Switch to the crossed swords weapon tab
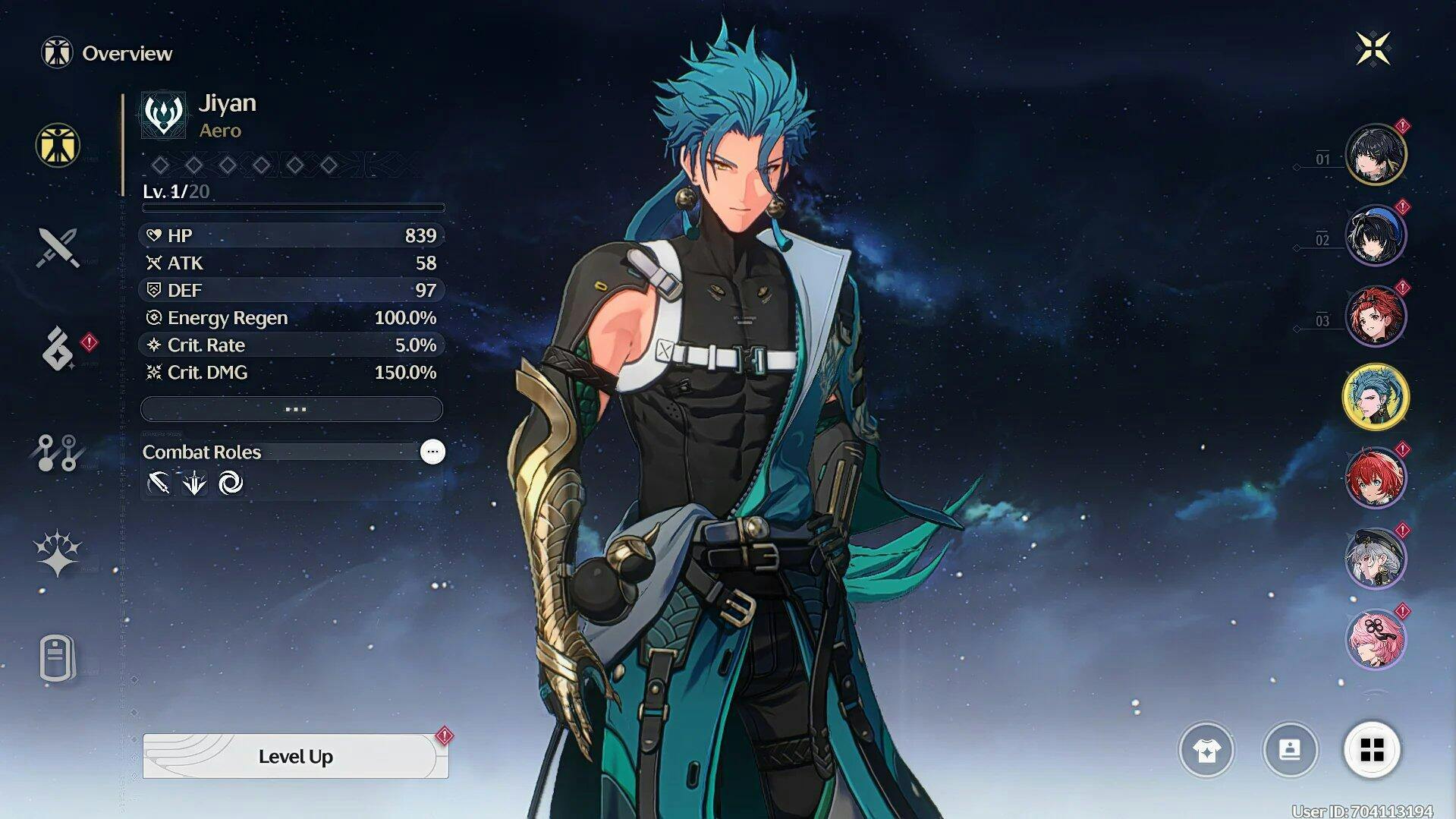This screenshot has height=819, width=1456. (58, 247)
